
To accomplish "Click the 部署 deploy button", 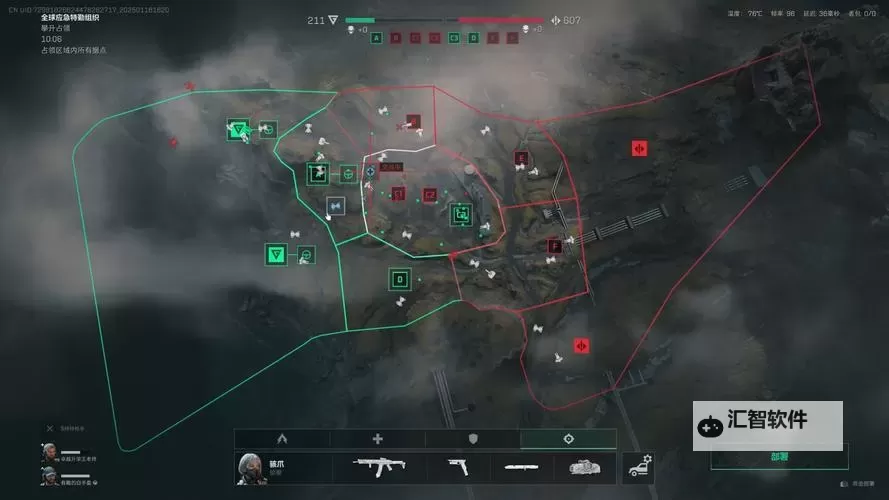I will [x=779, y=457].
